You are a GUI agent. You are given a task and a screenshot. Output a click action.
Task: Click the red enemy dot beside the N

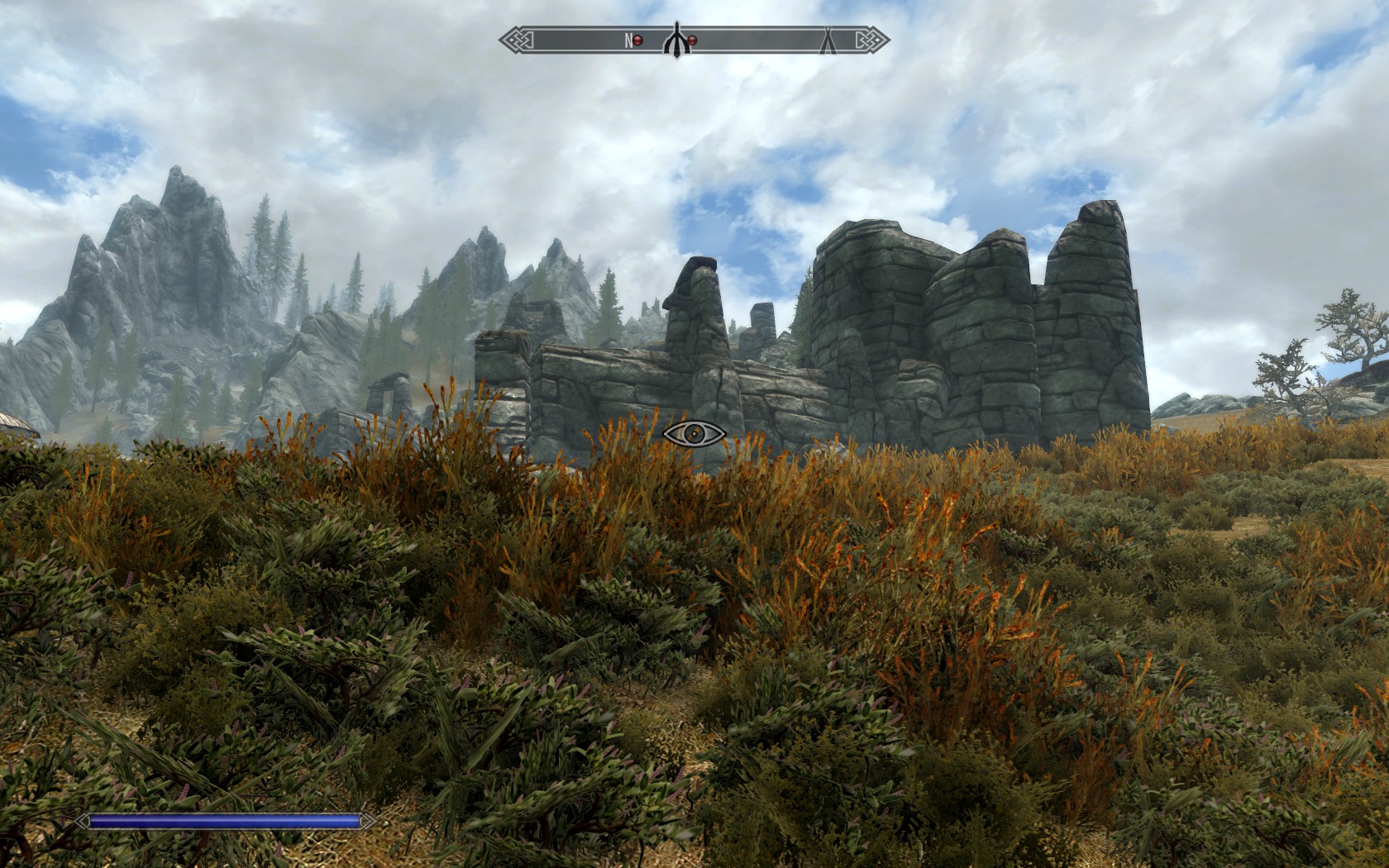click(x=637, y=41)
